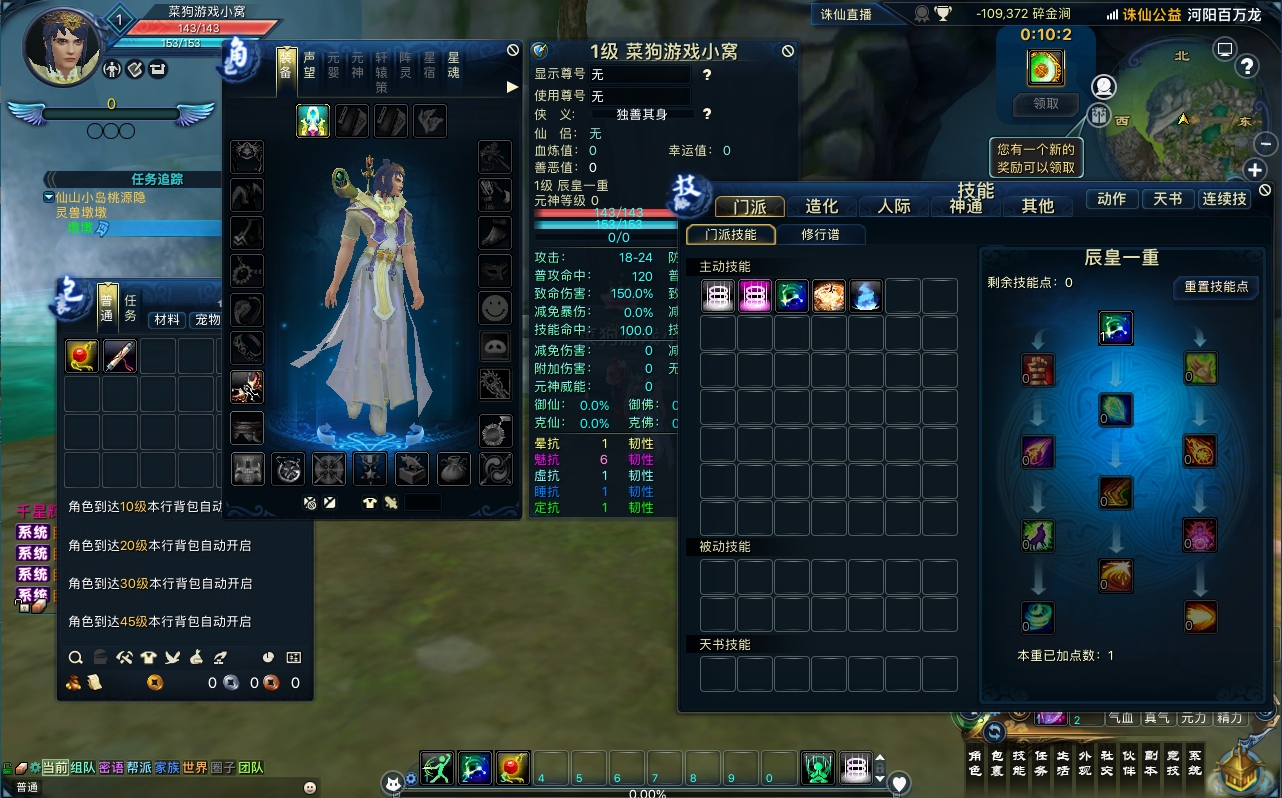The width and height of the screenshot is (1282, 798).
Task: Close the 技能 skills window
Action: (1265, 190)
